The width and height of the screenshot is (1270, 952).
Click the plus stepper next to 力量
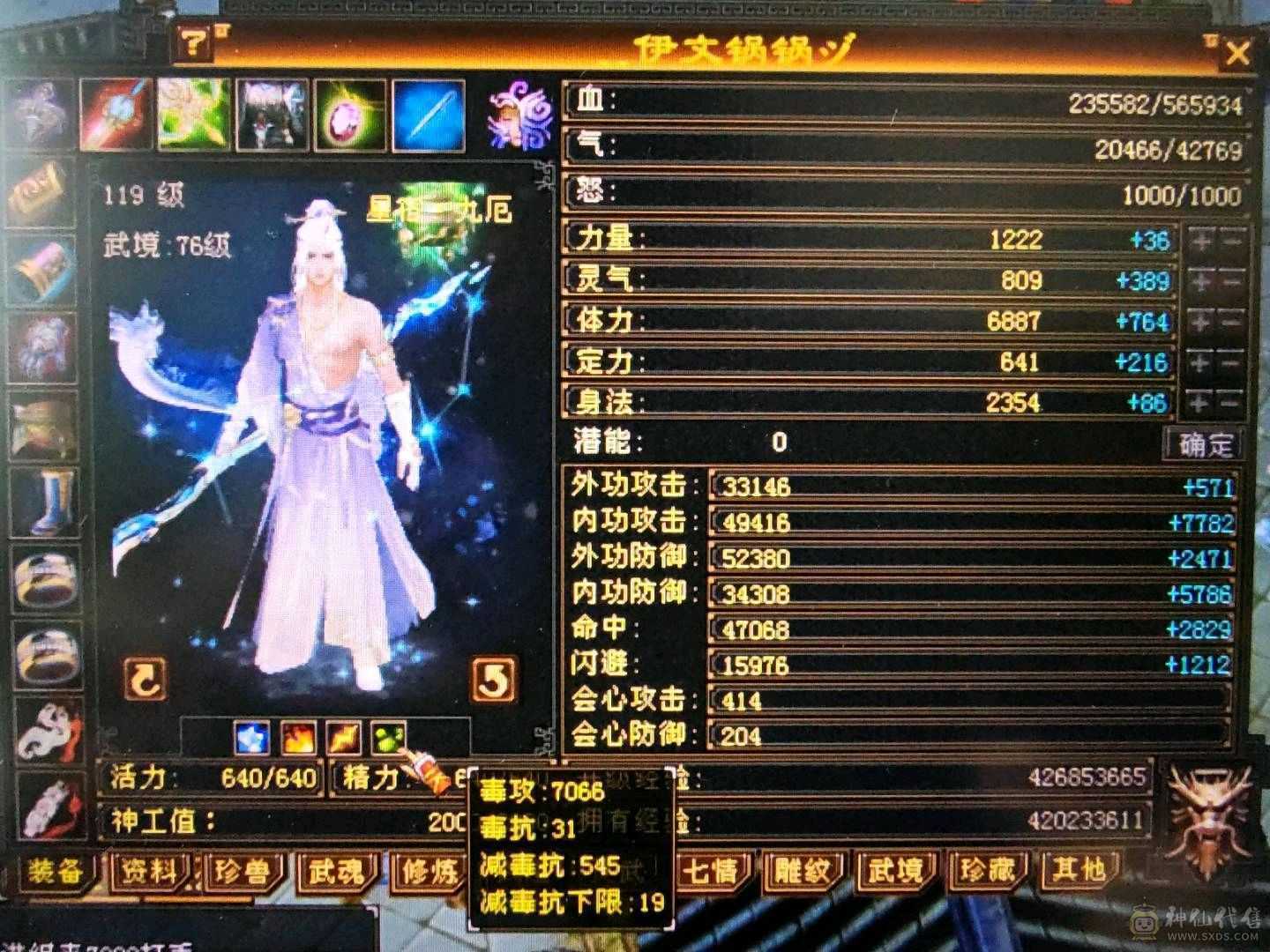tap(1198, 240)
